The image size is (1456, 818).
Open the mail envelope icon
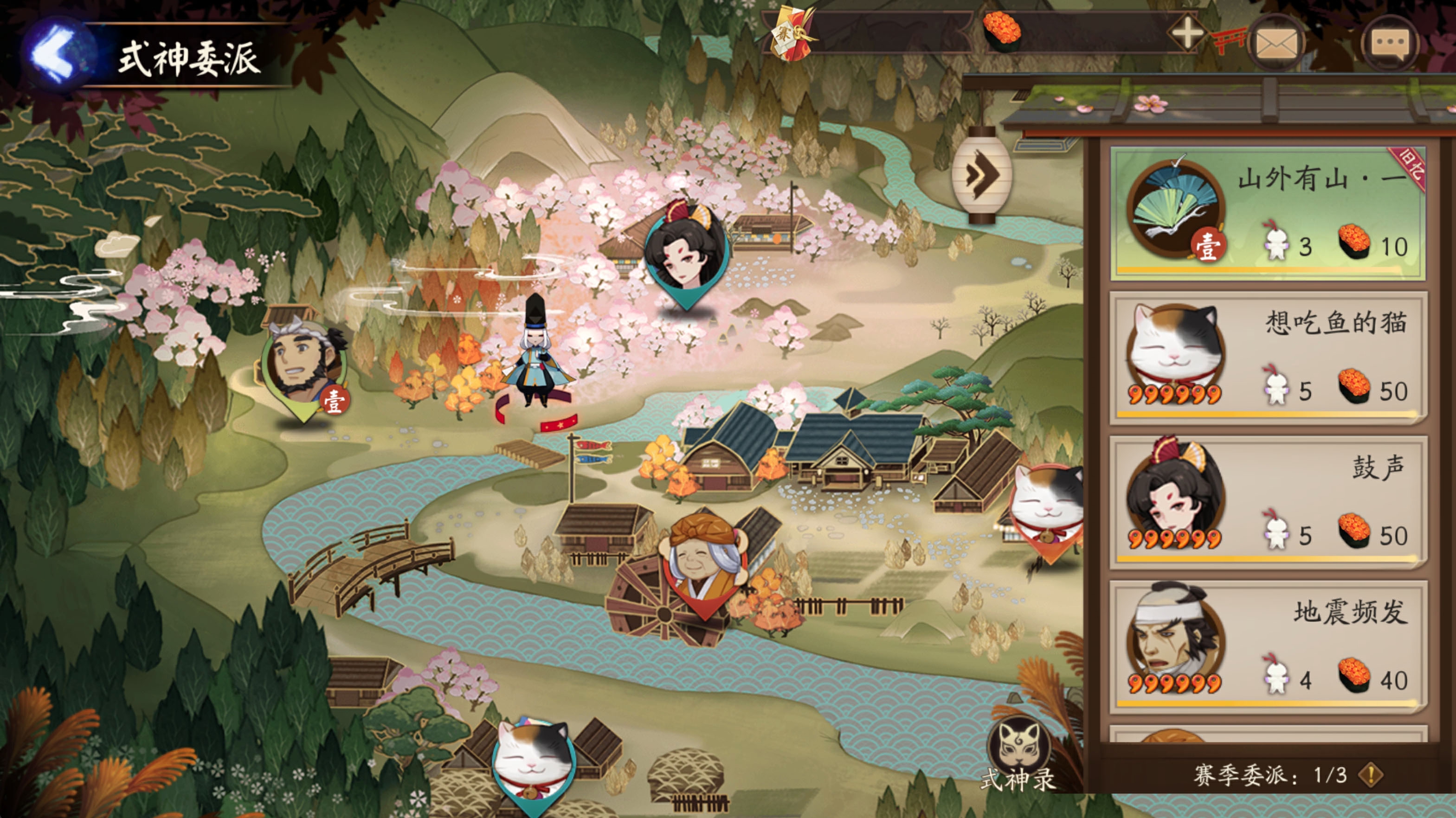[1276, 43]
